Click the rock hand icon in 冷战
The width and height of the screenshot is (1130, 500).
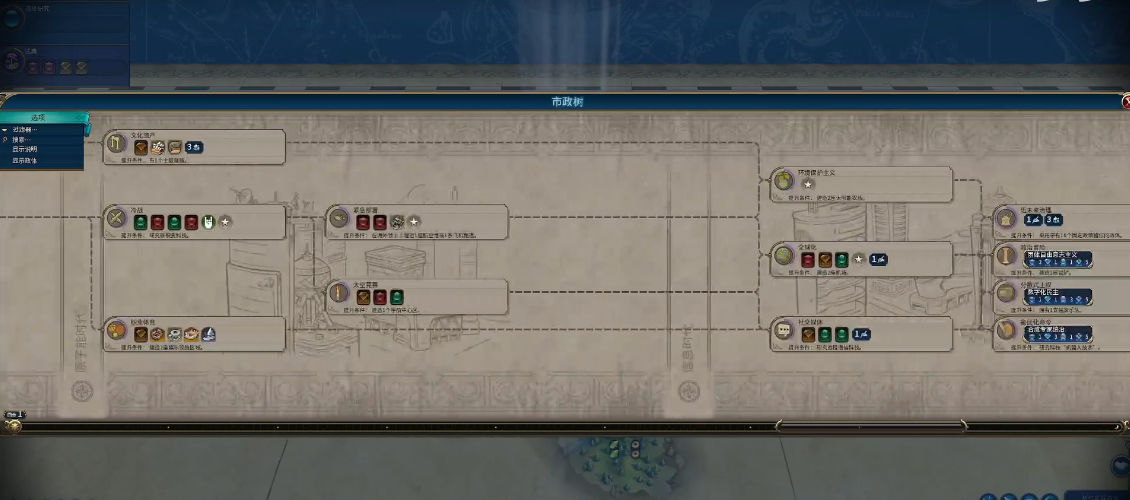(x=209, y=221)
